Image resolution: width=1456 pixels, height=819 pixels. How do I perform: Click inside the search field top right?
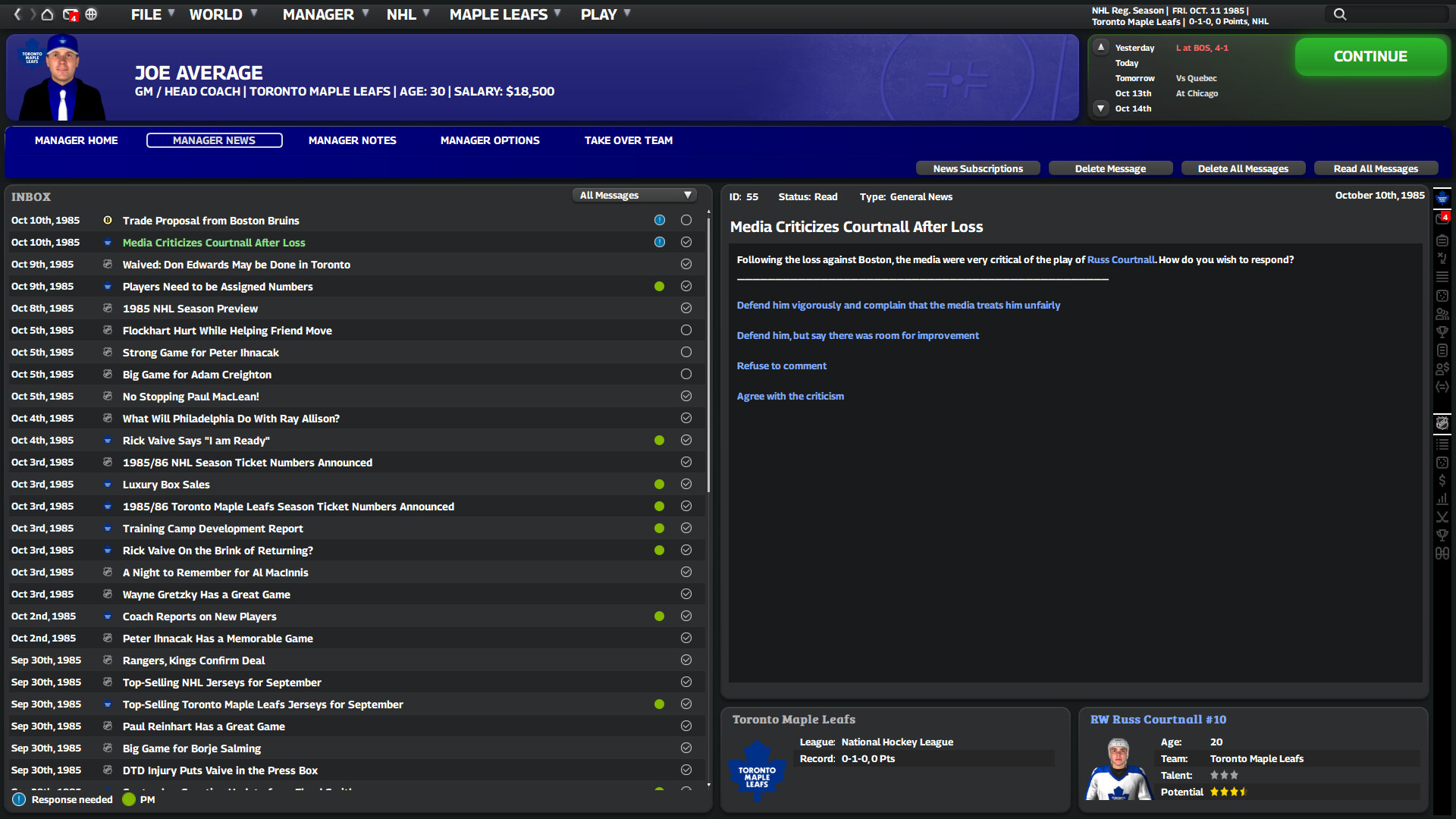pos(1388,14)
